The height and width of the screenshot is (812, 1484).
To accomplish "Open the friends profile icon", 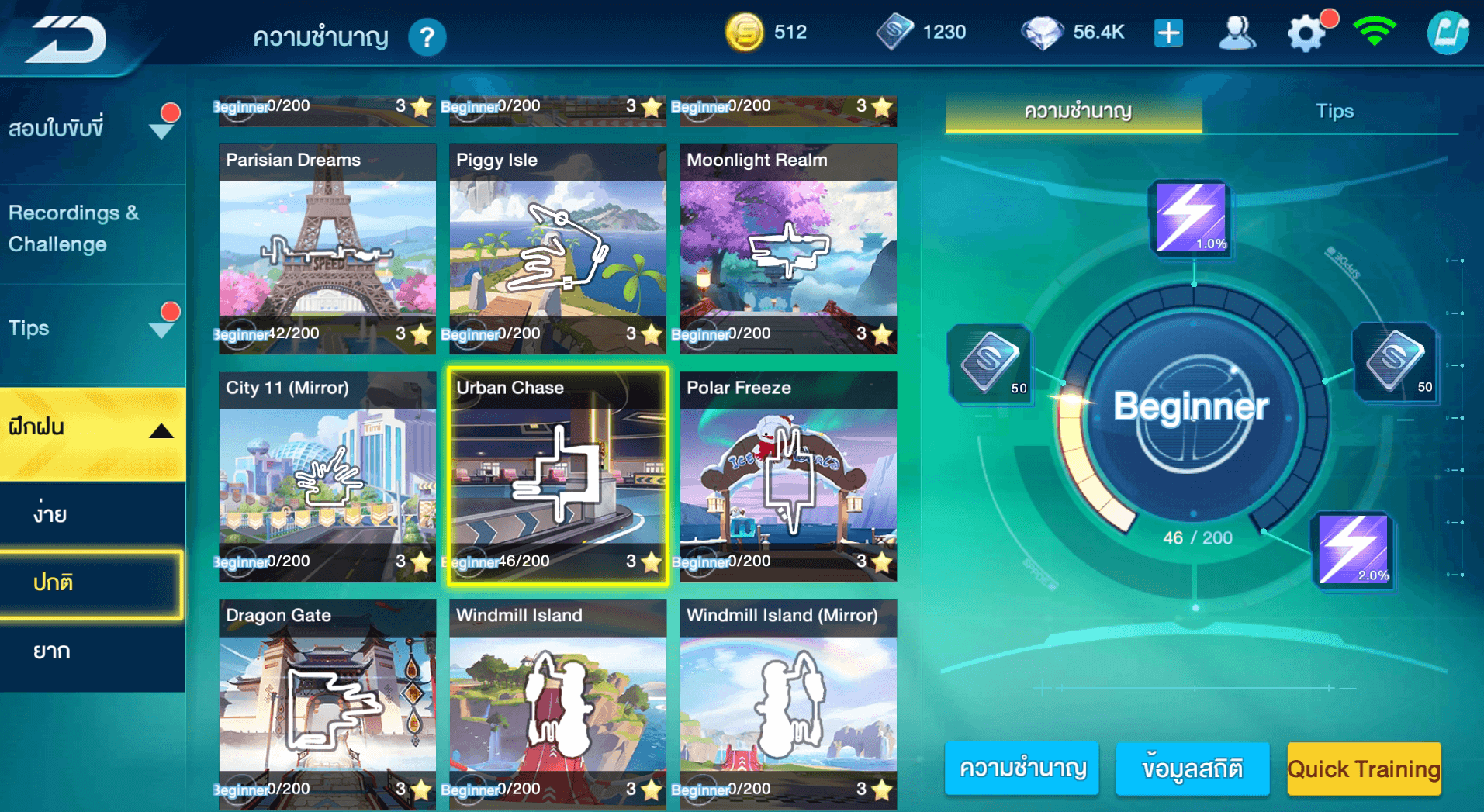I will (1237, 33).
